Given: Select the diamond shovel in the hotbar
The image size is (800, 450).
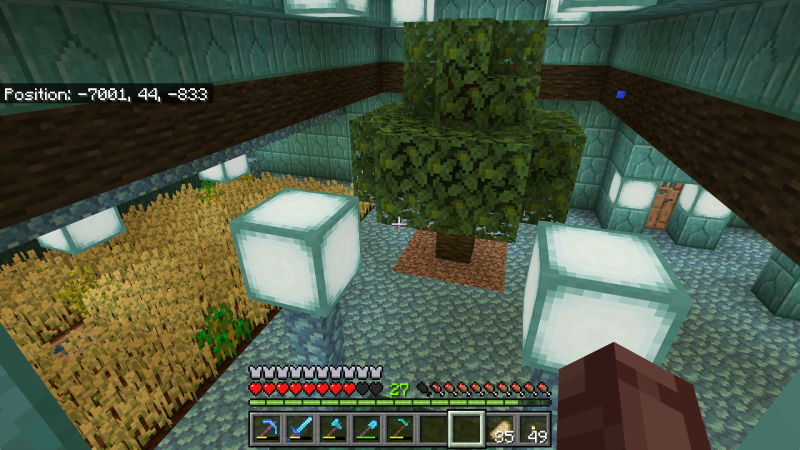Looking at the screenshot, I should [x=367, y=428].
